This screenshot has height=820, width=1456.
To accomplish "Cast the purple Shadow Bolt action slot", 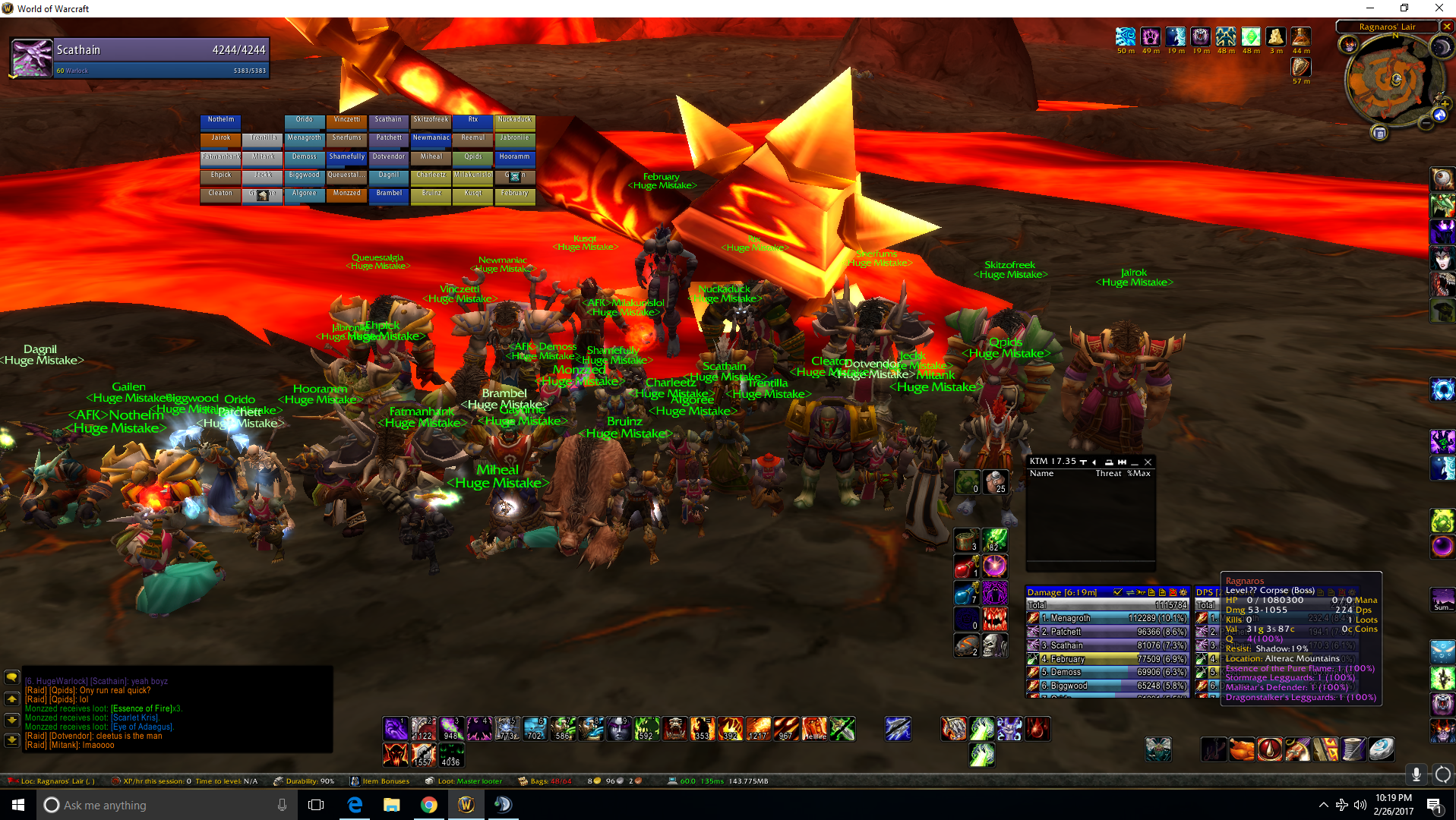I will click(x=395, y=729).
